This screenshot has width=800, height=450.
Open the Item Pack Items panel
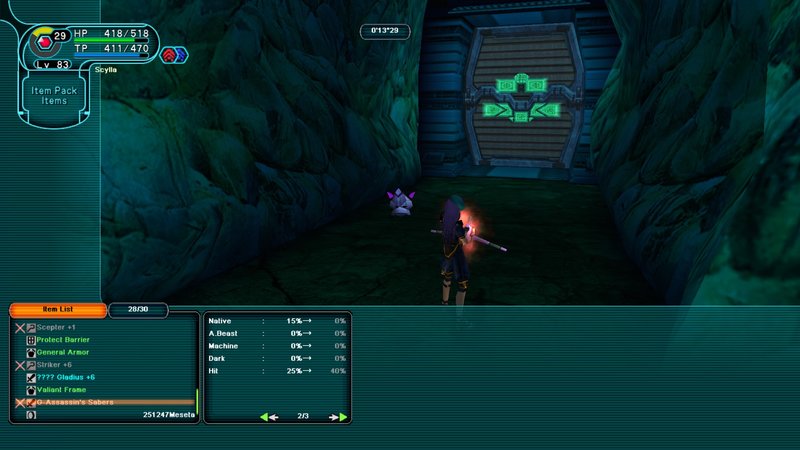click(x=55, y=95)
